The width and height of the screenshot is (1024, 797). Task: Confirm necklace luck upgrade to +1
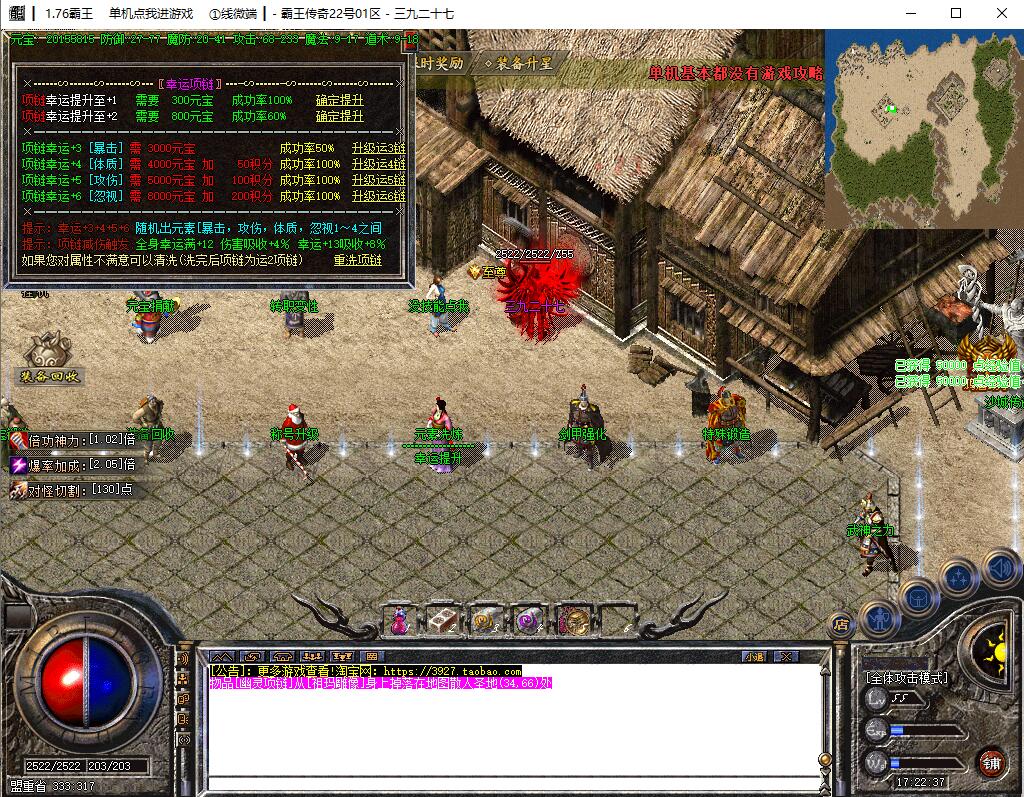(x=339, y=100)
